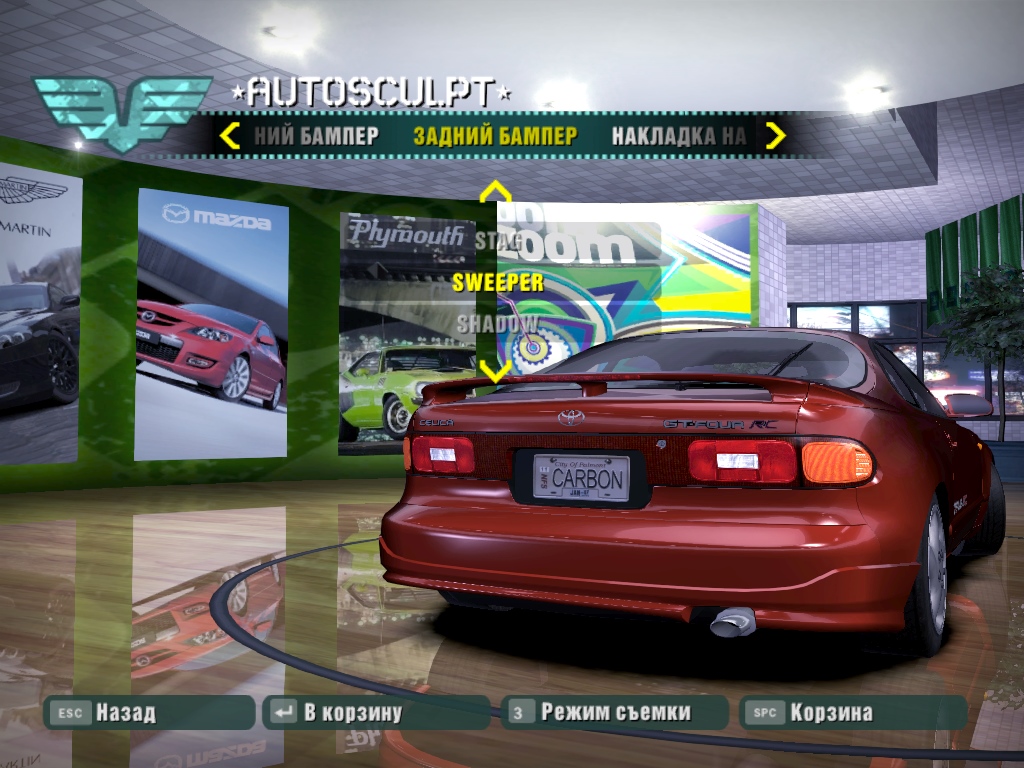
Task: Click the left yellow category arrow
Action: pyautogui.click(x=230, y=136)
